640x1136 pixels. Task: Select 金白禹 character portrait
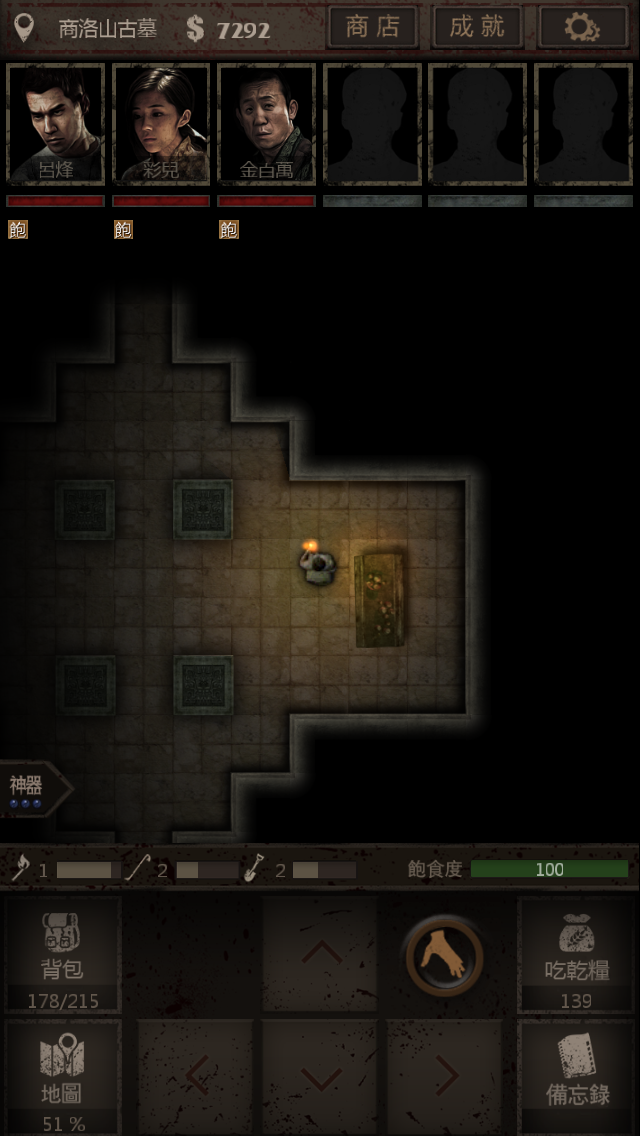[x=266, y=125]
